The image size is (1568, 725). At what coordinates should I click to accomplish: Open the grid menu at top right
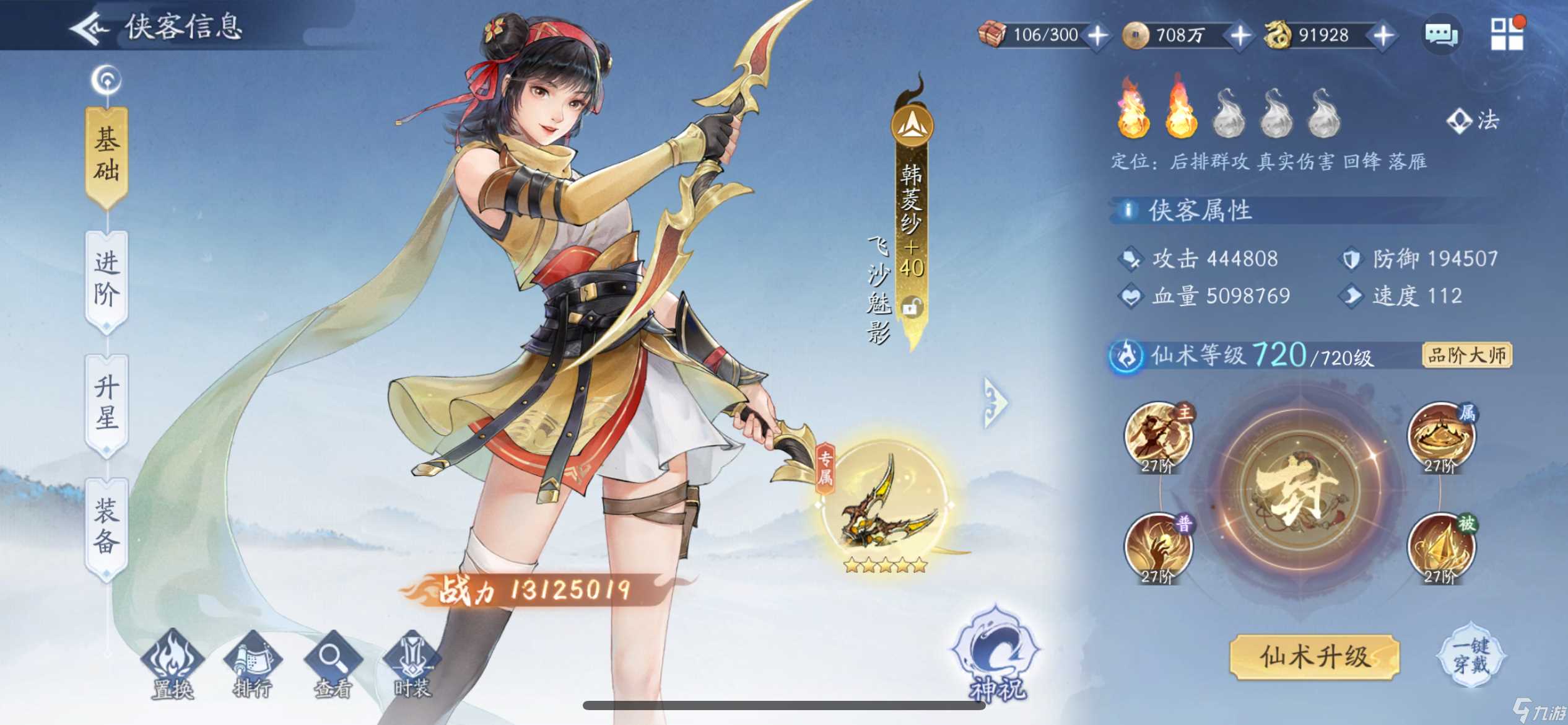pos(1509,35)
